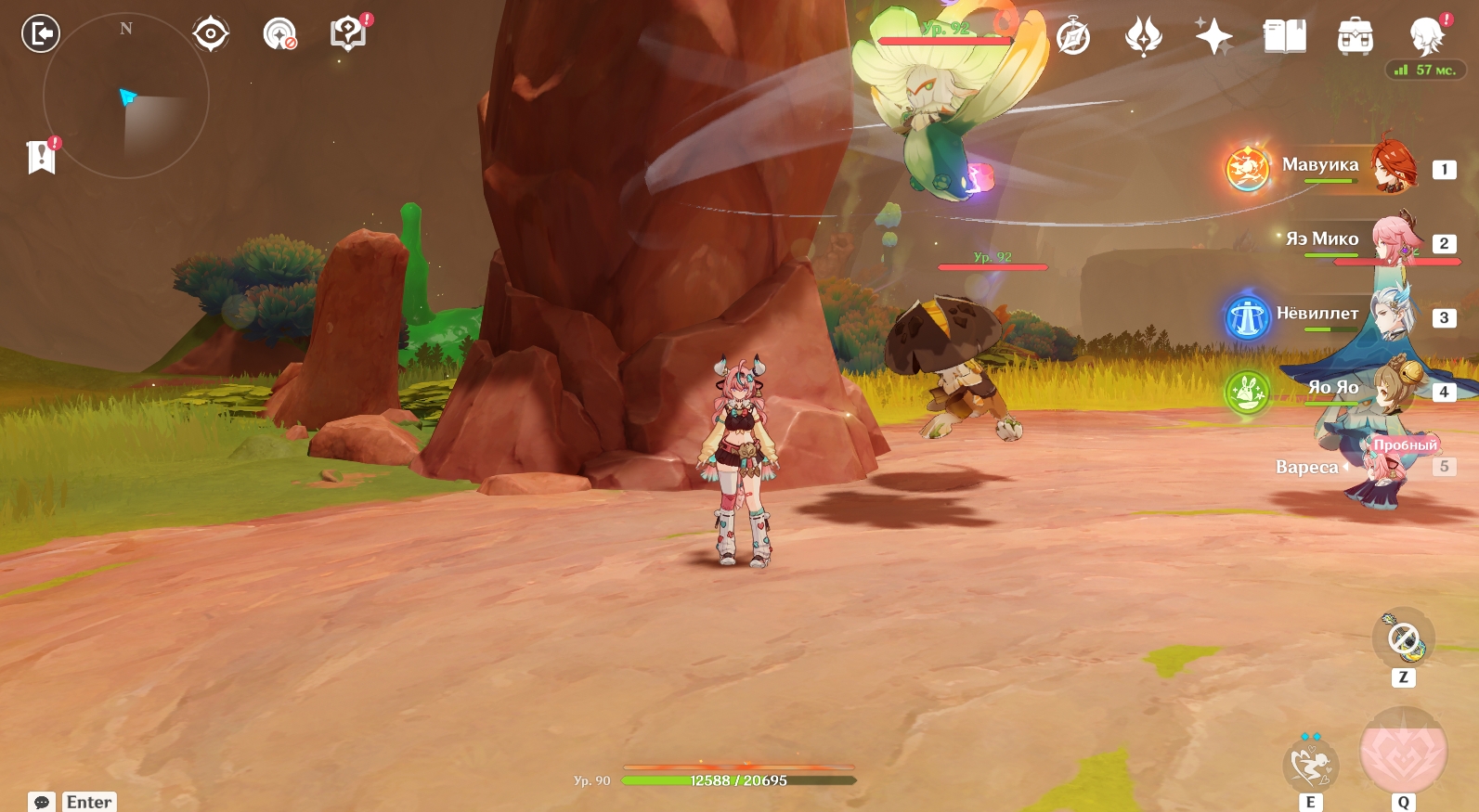This screenshot has height=812, width=1479.
Task: Open the circular minimap
Action: point(126,96)
